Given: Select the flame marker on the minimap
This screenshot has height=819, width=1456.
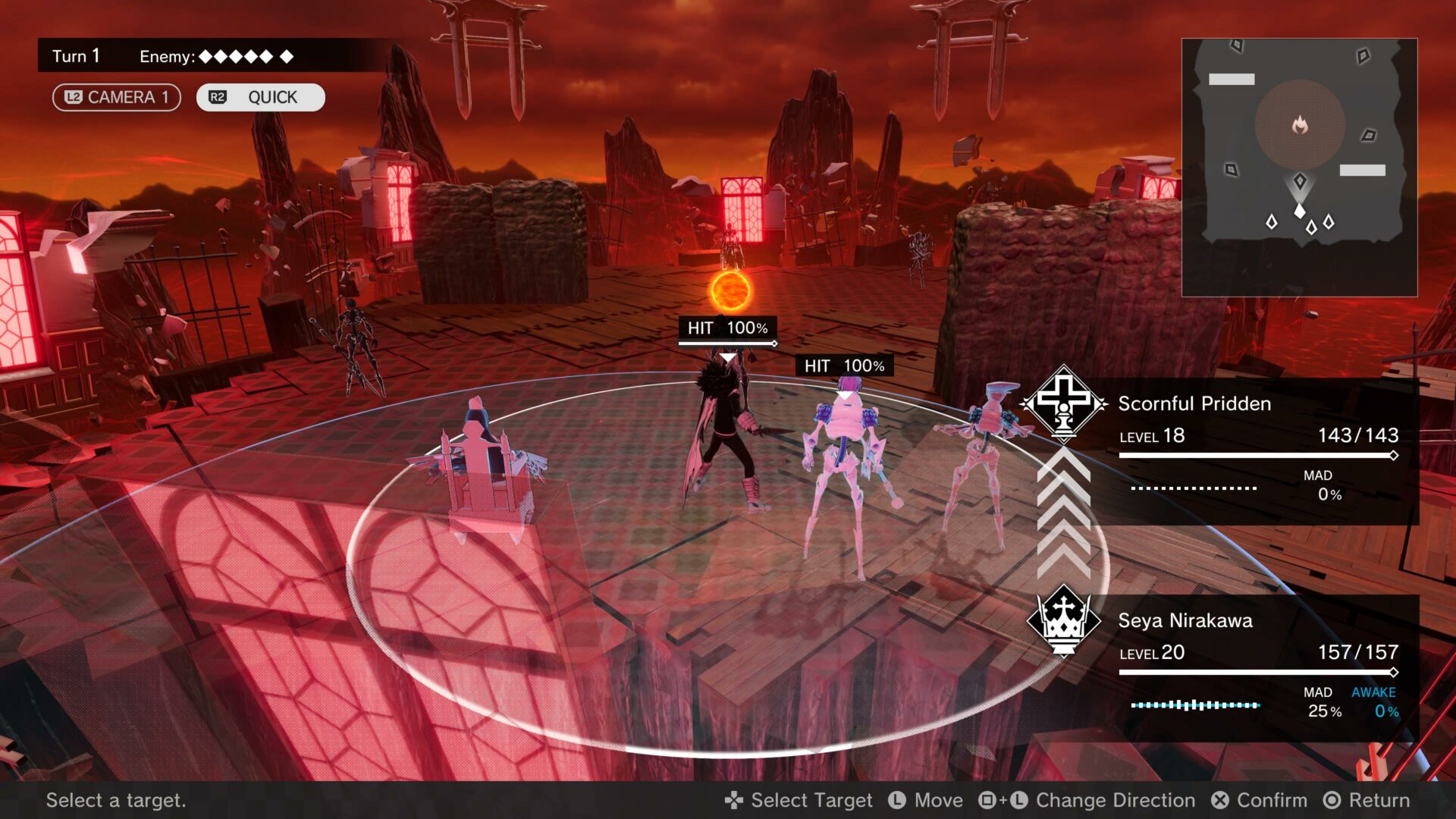Looking at the screenshot, I should 1300,124.
